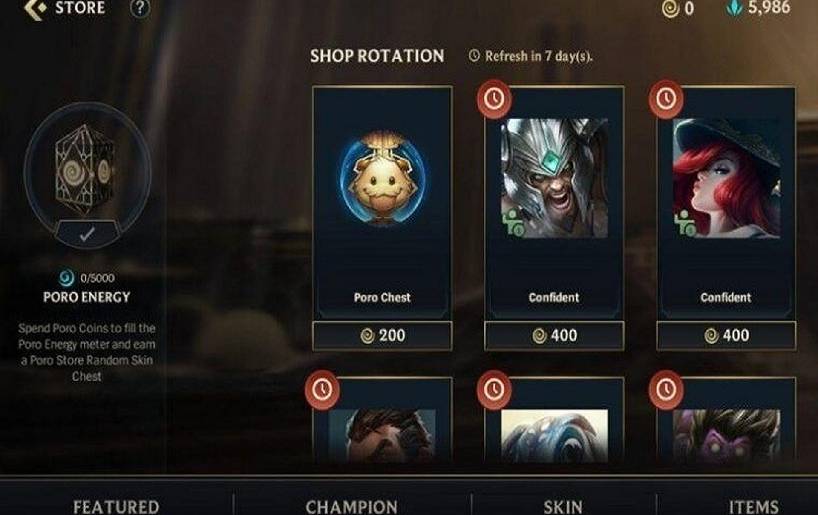Switch to the Skin tab
The height and width of the screenshot is (515, 818).
point(563,506)
